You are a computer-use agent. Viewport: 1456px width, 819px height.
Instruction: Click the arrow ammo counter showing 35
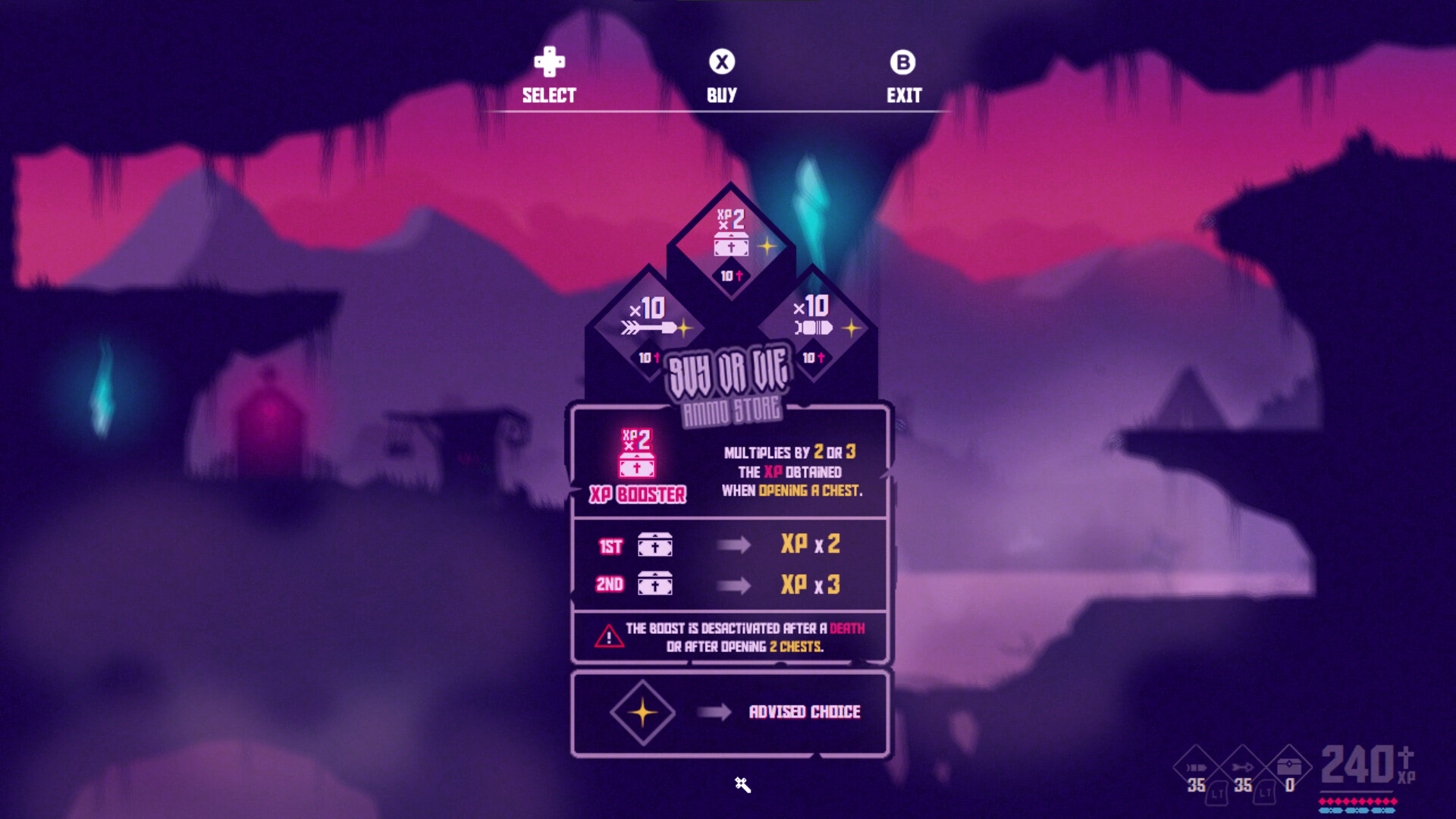tap(1244, 787)
